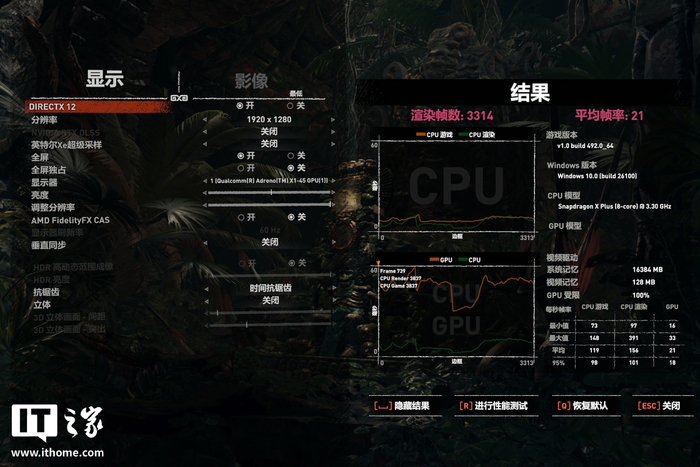Select the 立体 stereoscopic row
Screen dimensions: 700x467
pos(42,303)
